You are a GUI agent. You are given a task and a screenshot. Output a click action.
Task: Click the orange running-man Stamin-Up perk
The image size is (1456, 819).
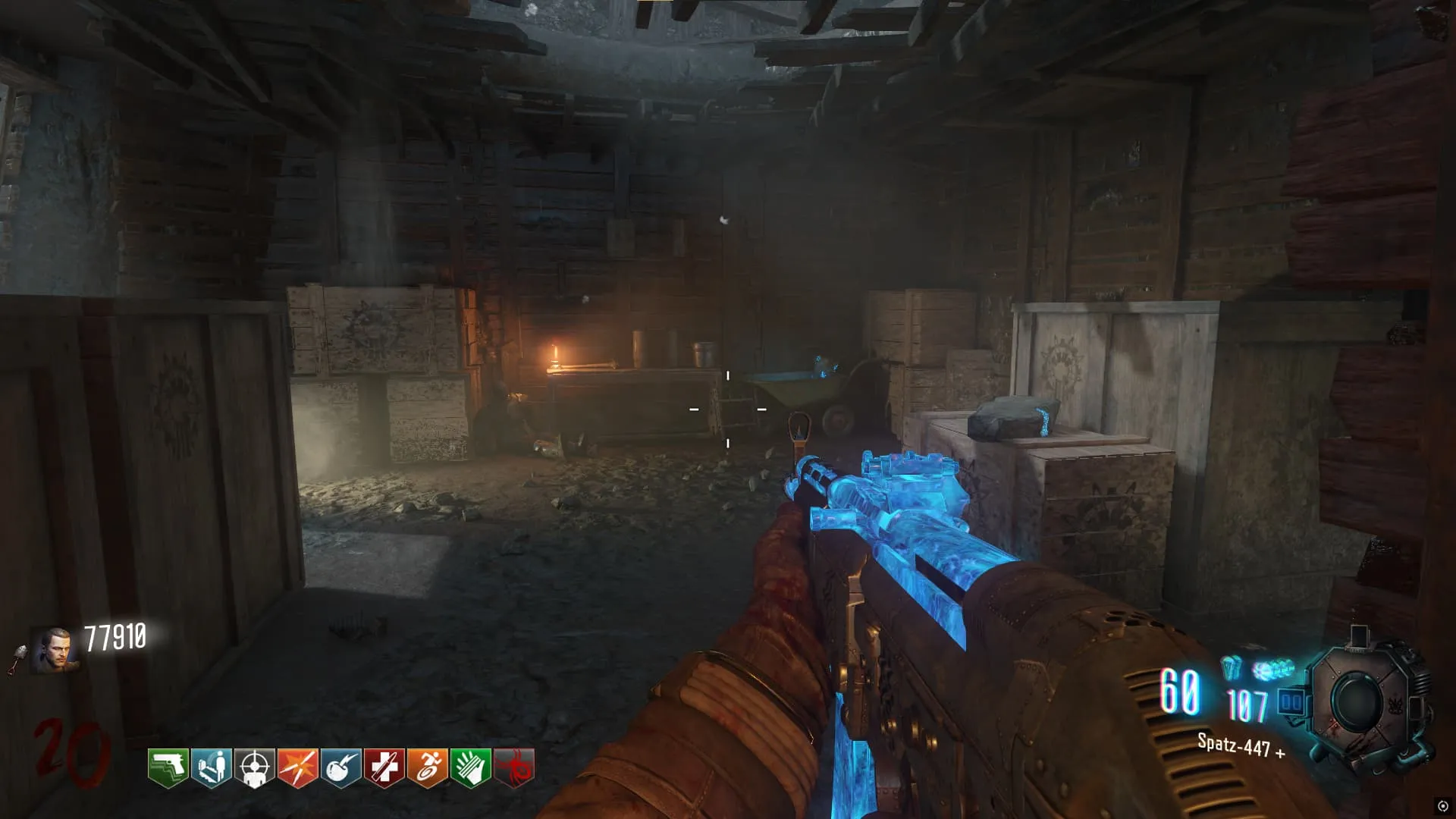(427, 767)
